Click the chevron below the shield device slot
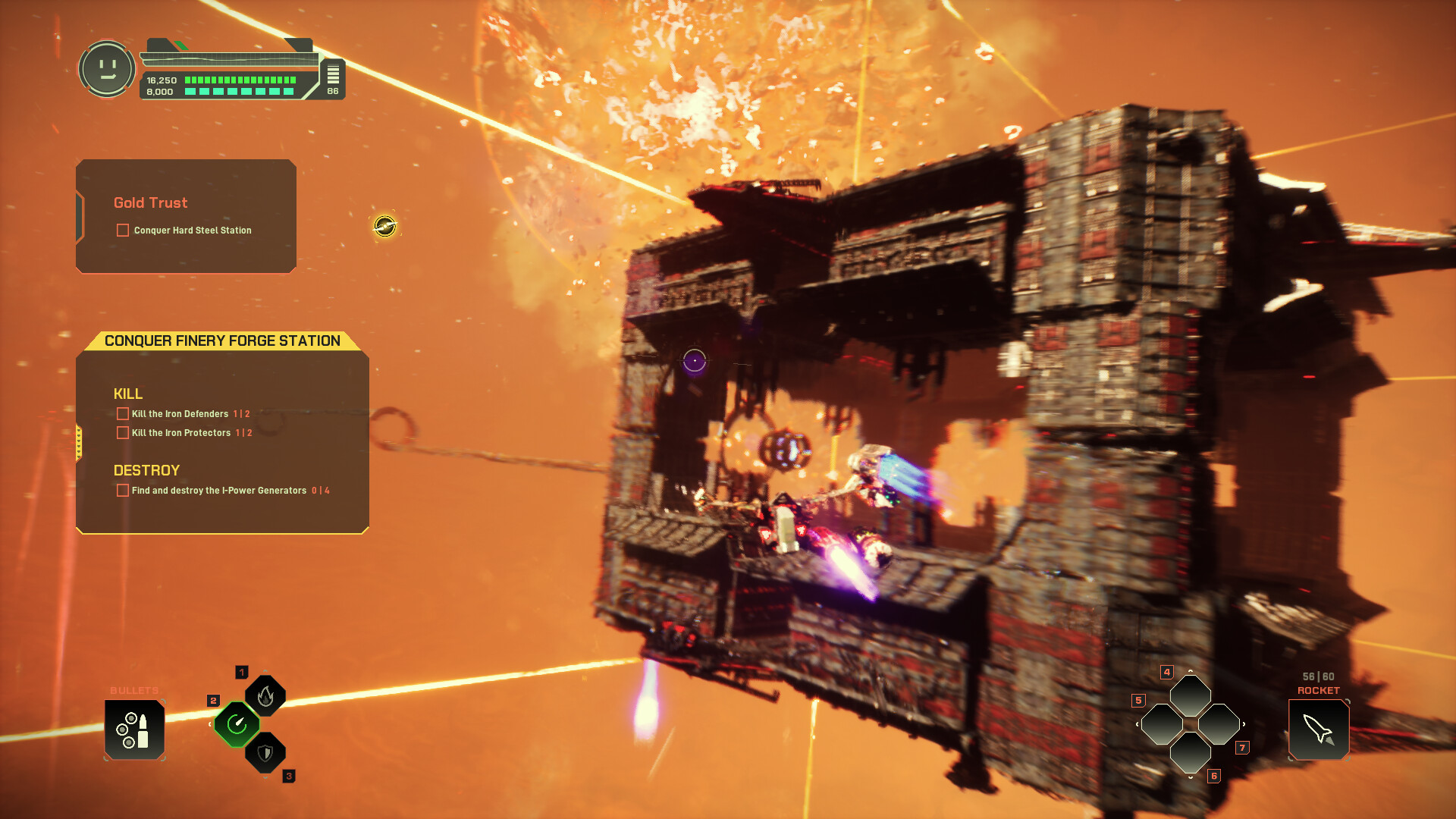 point(265,778)
